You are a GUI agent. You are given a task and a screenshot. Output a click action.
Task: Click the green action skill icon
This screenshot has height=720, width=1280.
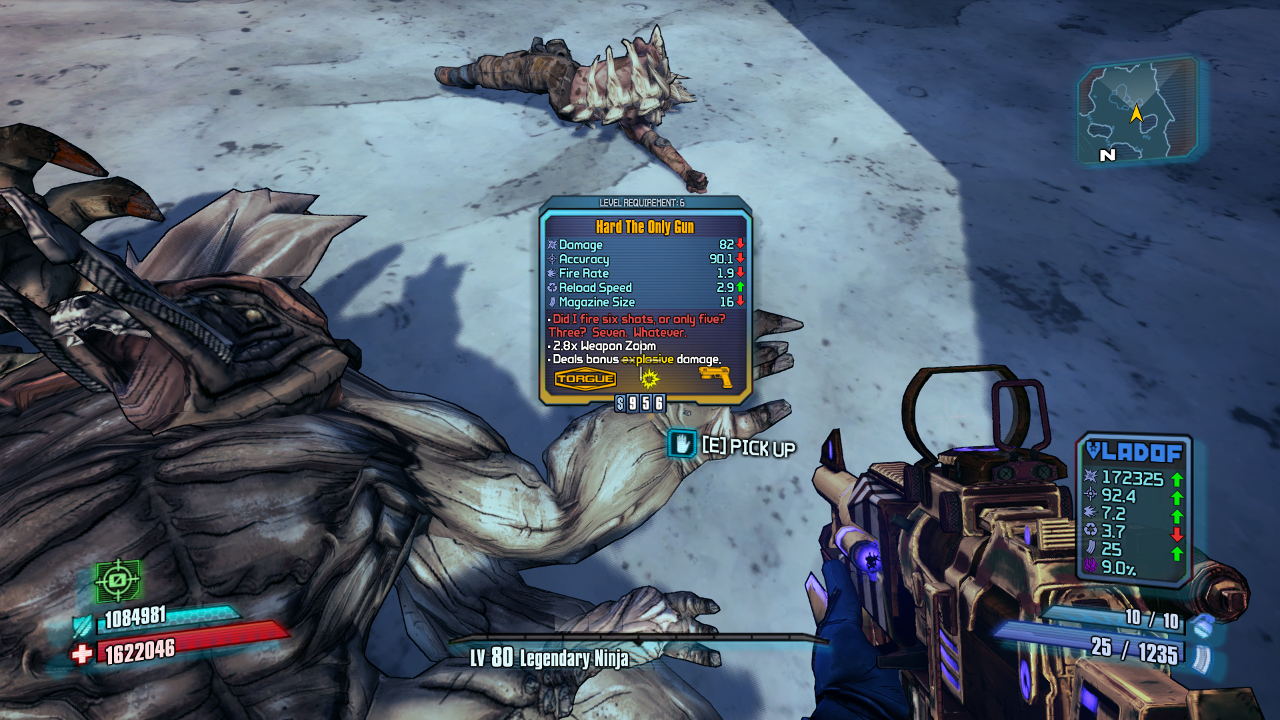[117, 581]
